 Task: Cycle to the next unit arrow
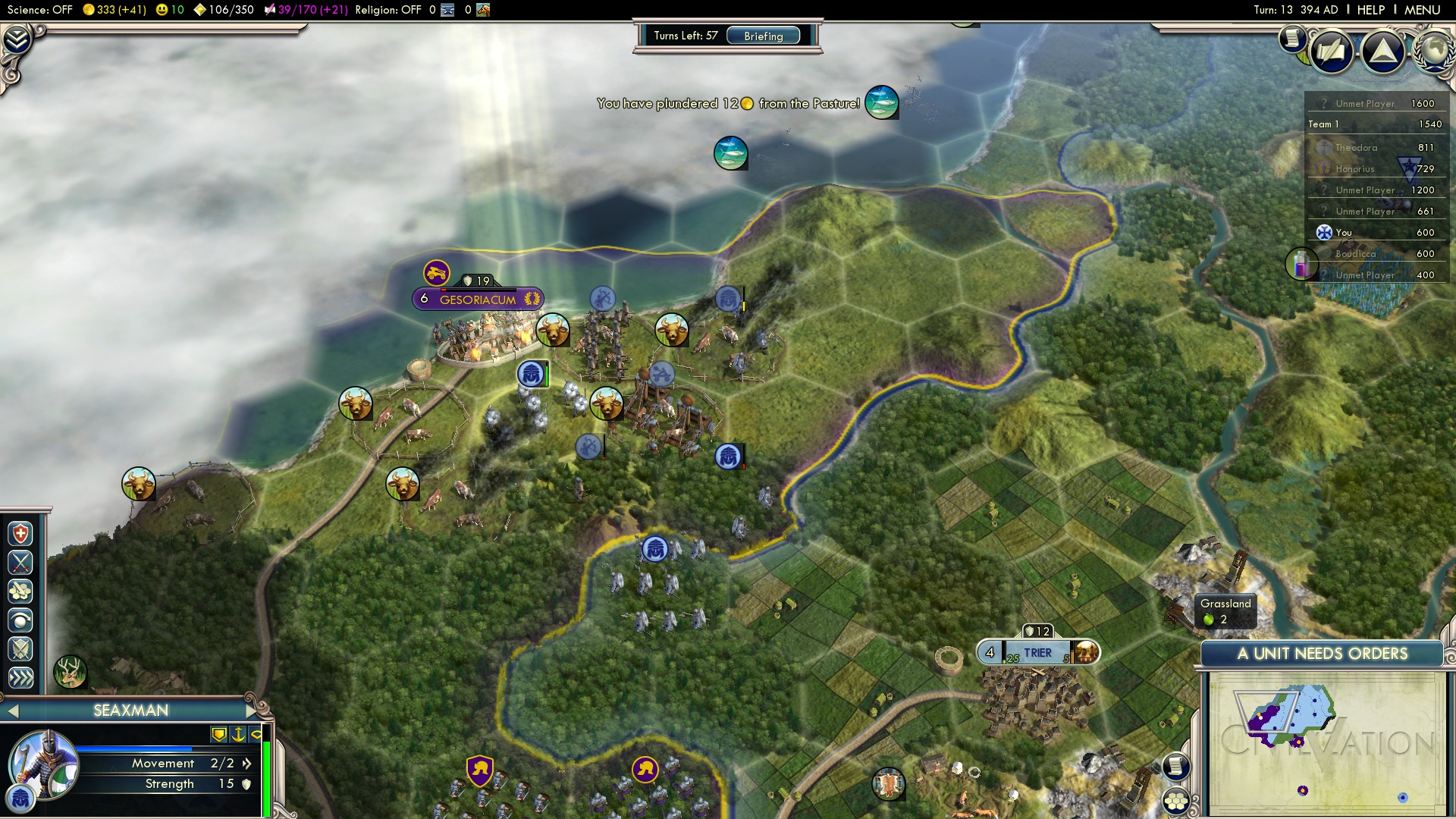251,711
